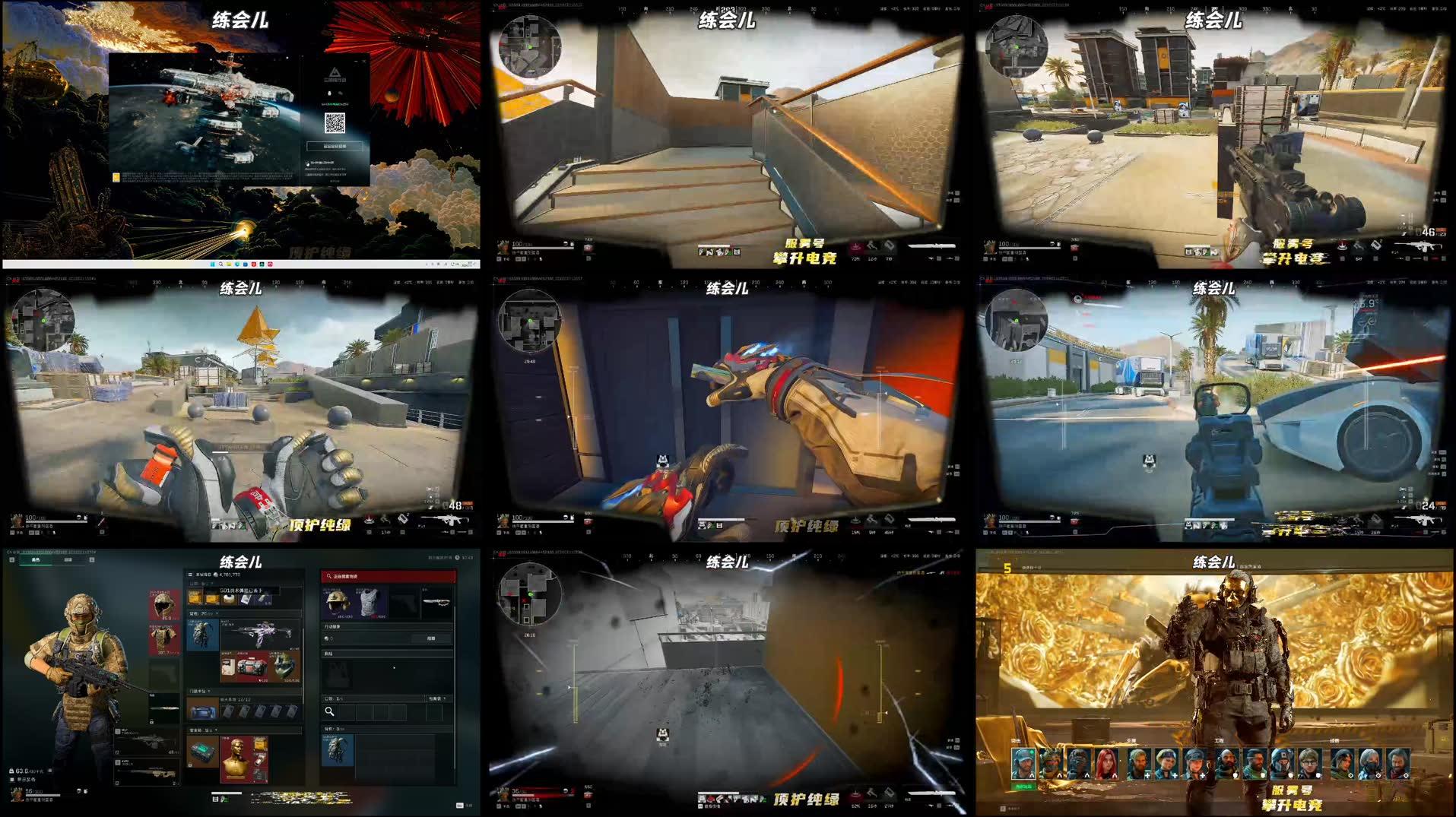Screen dimensions: 1456x817
Task: Click the Windows Start button on the taskbar
Action: 212,264
